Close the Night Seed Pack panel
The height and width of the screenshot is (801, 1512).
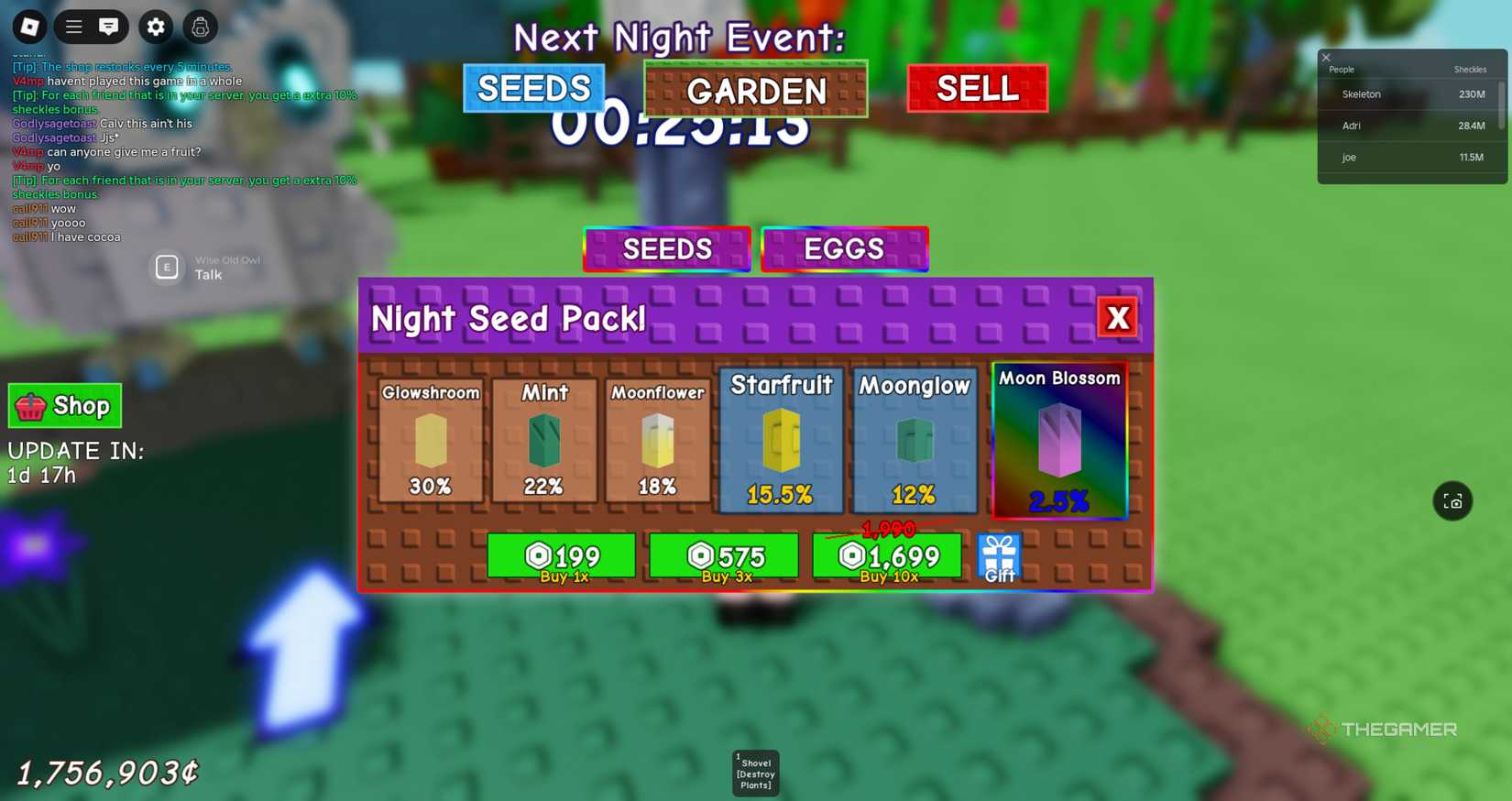click(x=1117, y=317)
